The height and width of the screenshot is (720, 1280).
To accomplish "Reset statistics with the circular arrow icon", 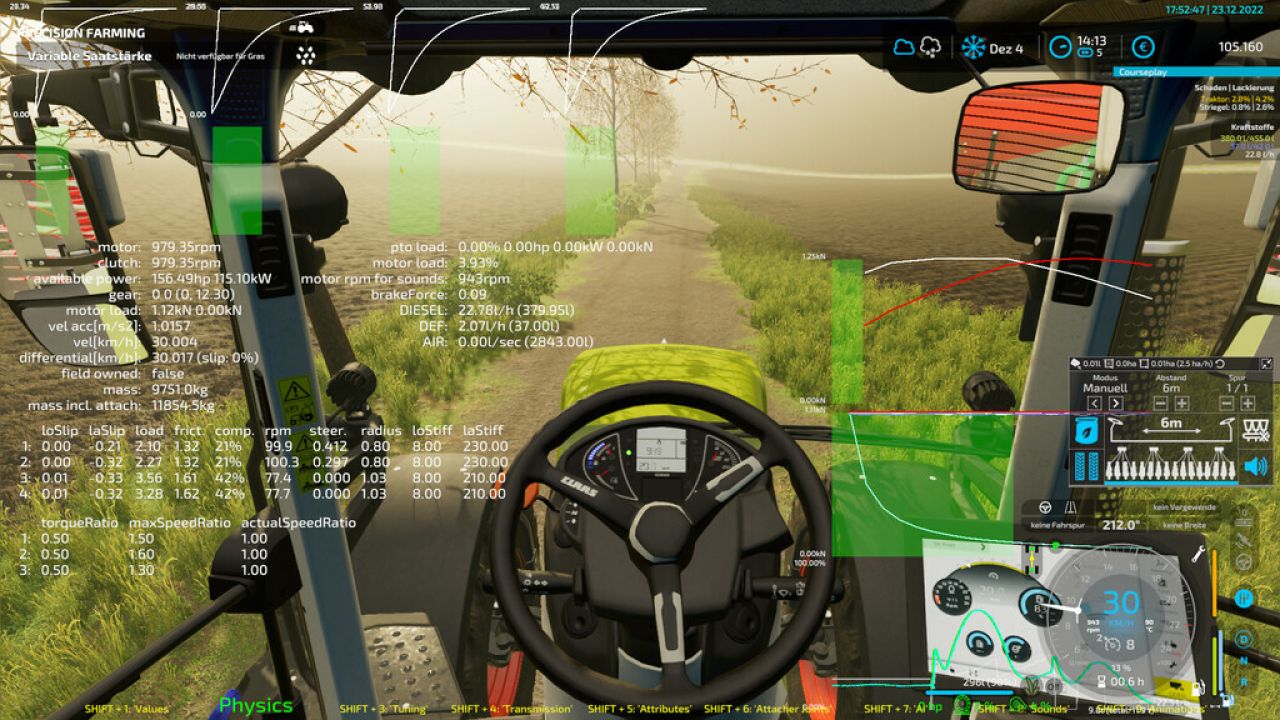I will click(x=1219, y=363).
